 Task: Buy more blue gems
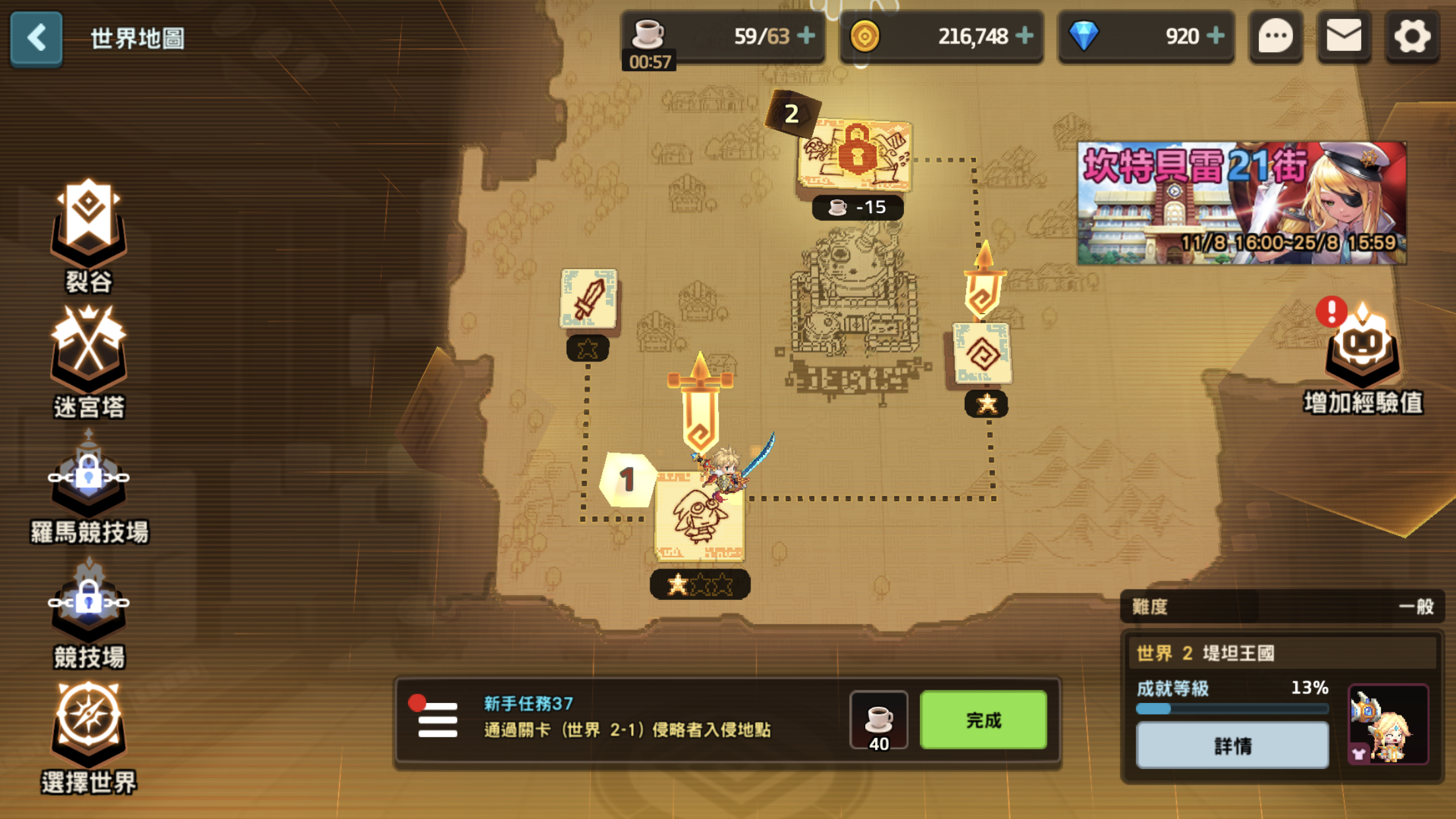1215,36
